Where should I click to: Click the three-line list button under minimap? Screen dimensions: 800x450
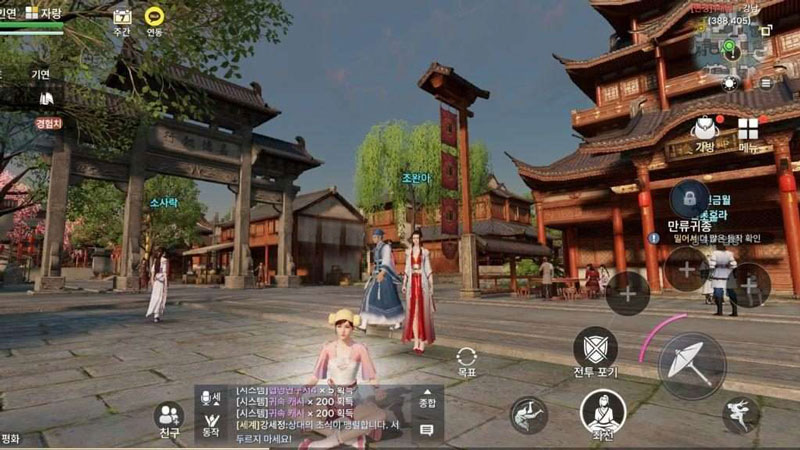coord(767,83)
